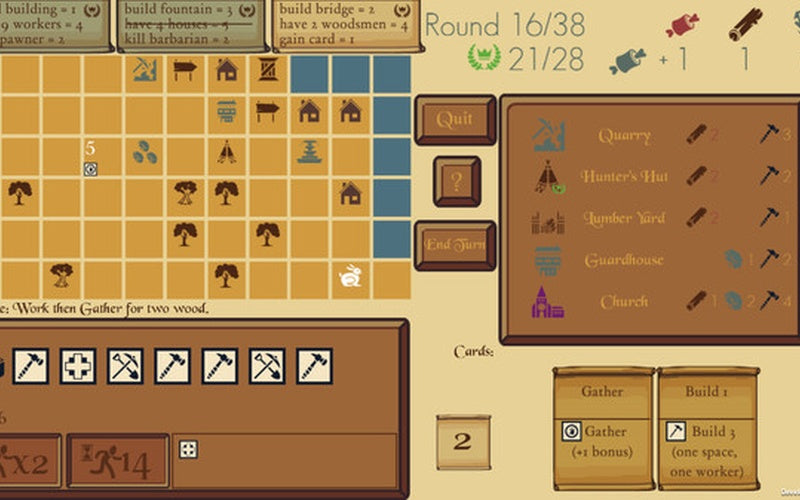Select the rabbit tile on the board
Image resolution: width=800 pixels, height=500 pixels.
click(351, 275)
